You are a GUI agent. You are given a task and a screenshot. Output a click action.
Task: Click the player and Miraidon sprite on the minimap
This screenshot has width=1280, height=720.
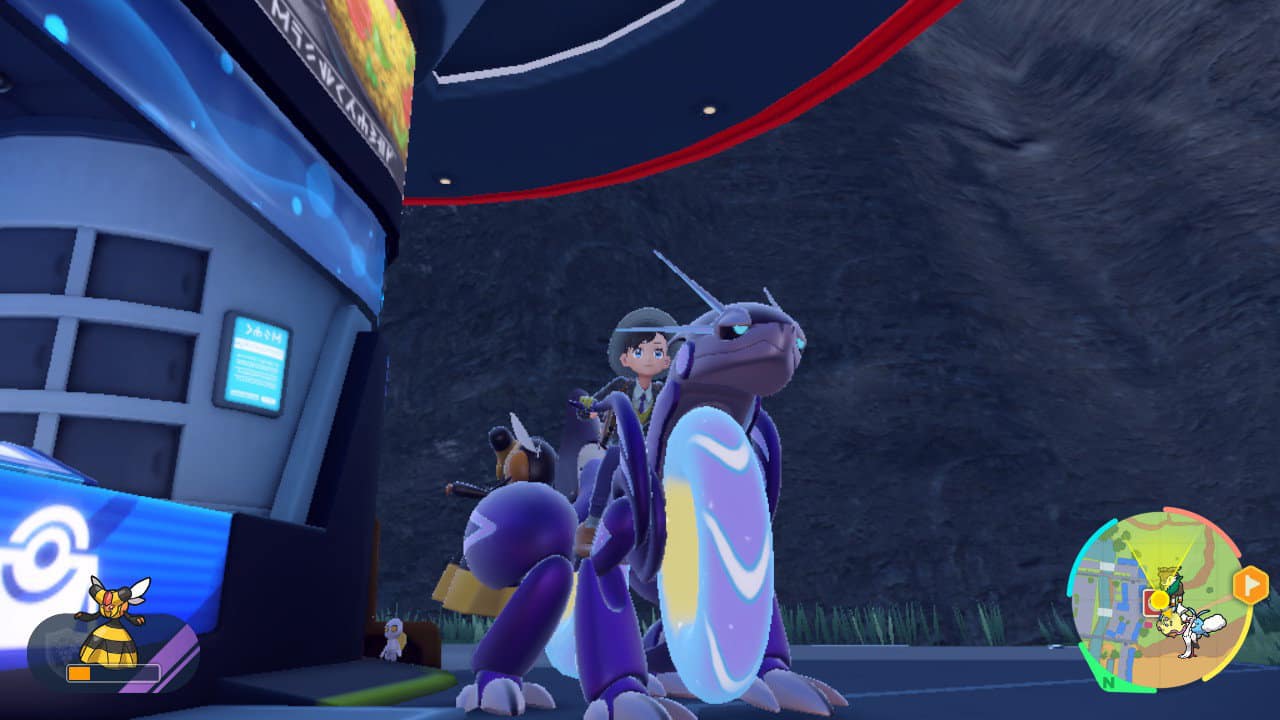[x=1187, y=628]
